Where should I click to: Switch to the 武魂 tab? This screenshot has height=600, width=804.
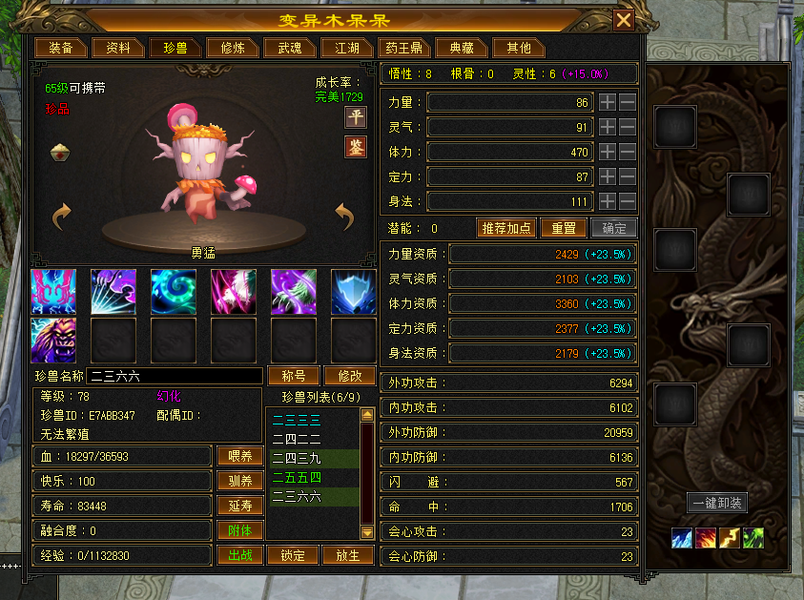(290, 48)
